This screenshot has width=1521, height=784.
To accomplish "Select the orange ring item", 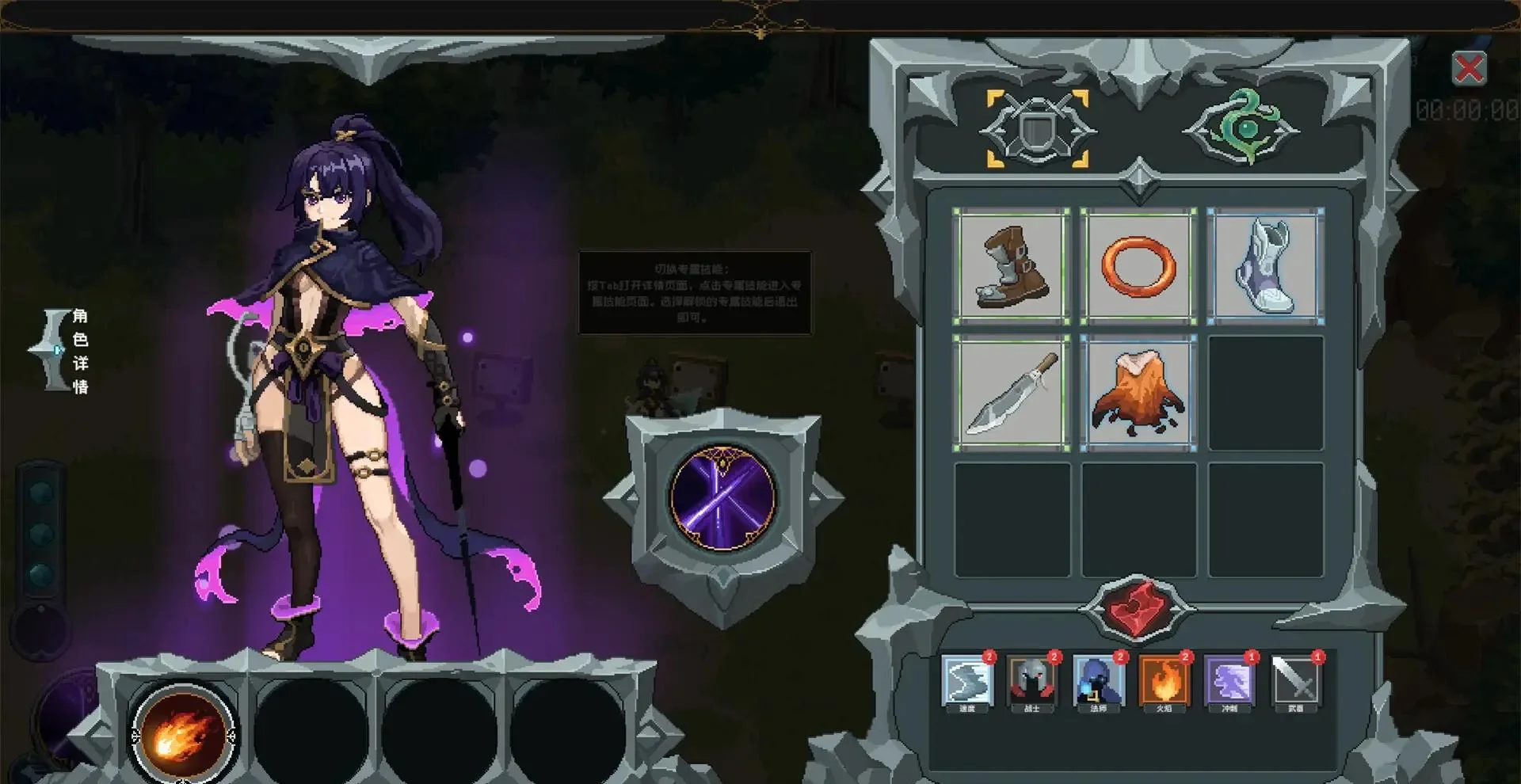I will 1138,266.
